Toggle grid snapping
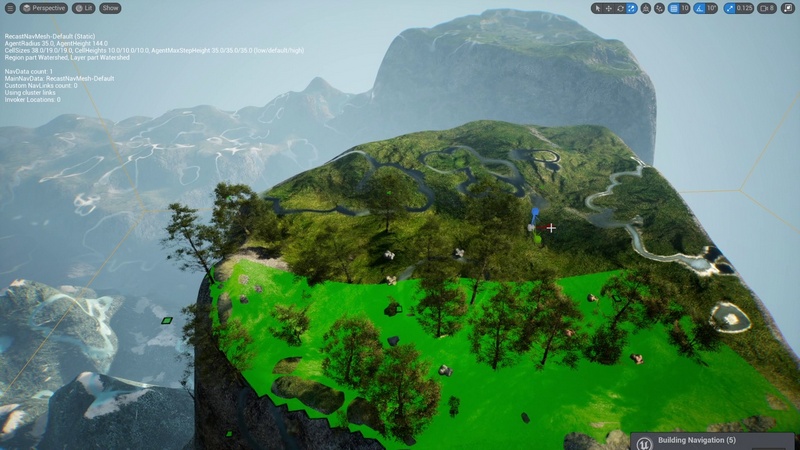This screenshot has height=450, width=800. click(x=673, y=8)
